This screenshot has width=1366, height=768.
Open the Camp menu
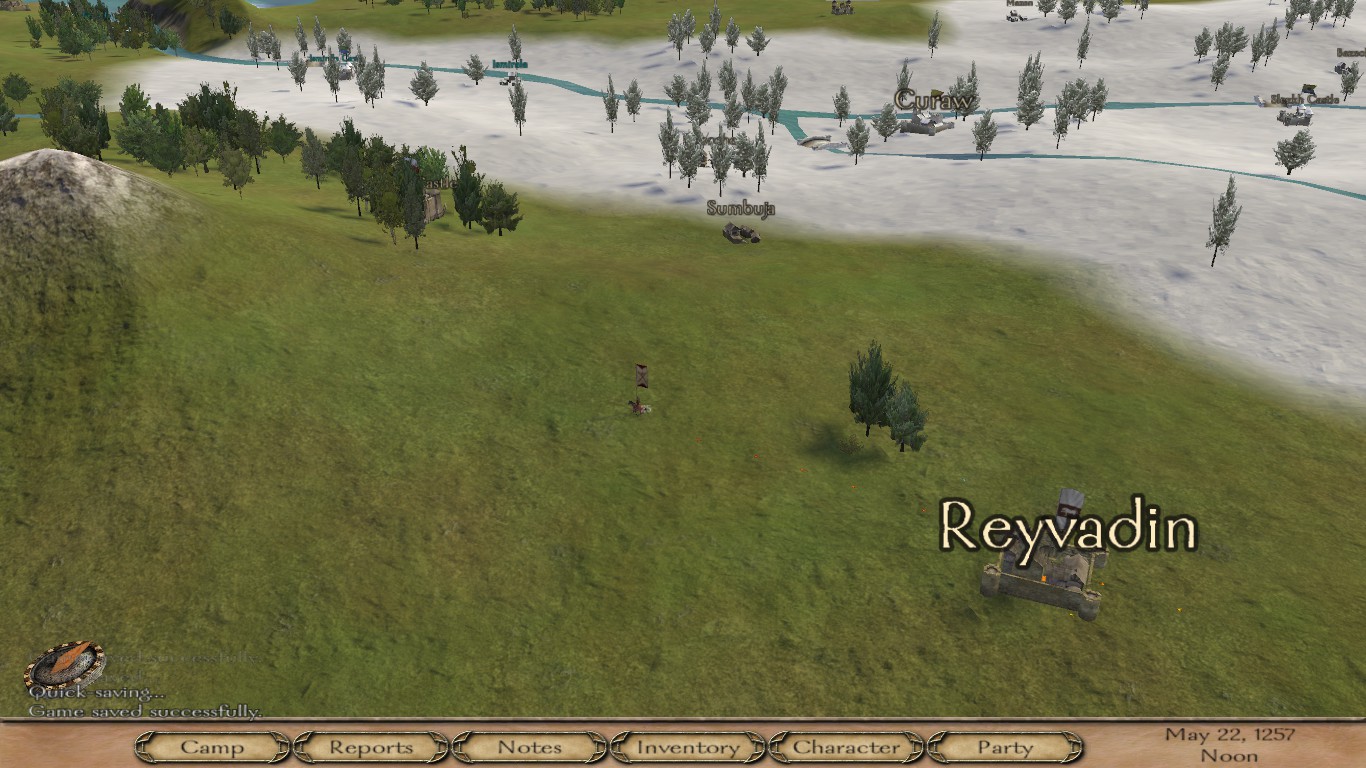pyautogui.click(x=212, y=747)
